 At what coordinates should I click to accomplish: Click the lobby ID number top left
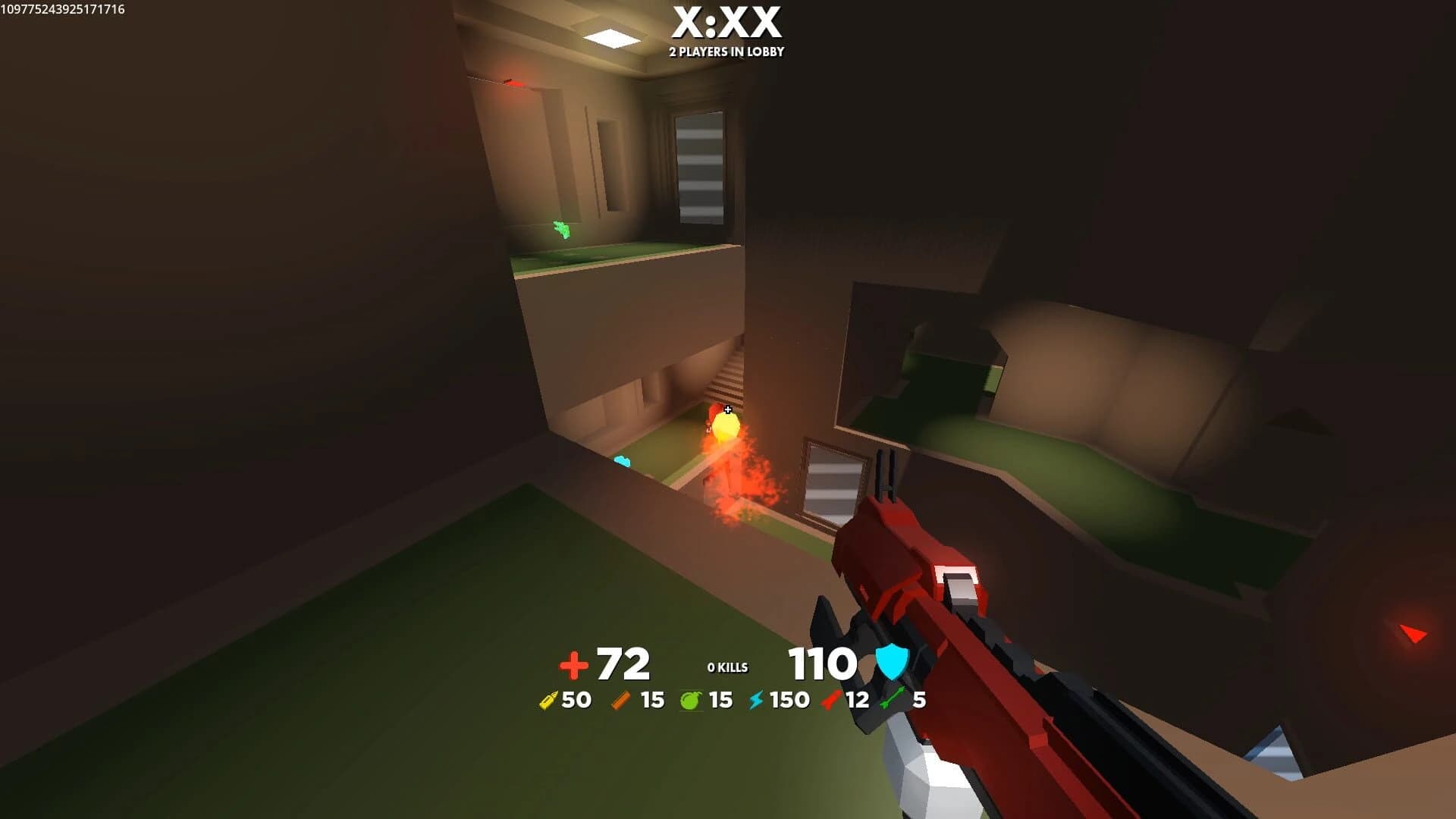coord(64,11)
